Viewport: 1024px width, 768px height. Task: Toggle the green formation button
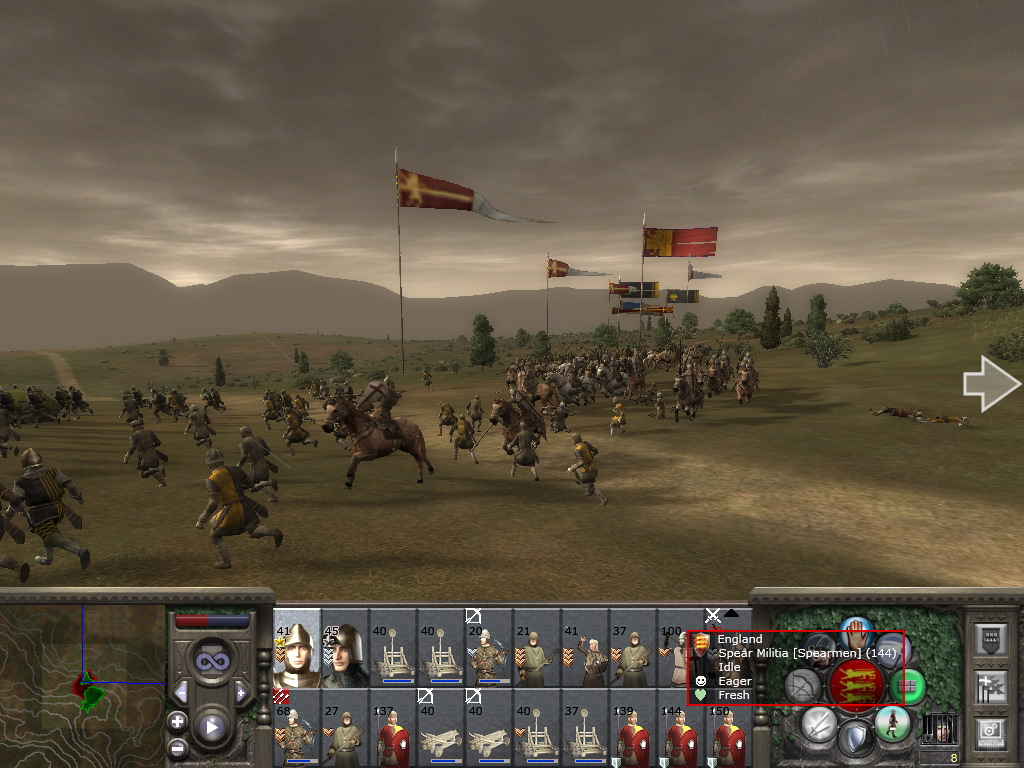908,686
